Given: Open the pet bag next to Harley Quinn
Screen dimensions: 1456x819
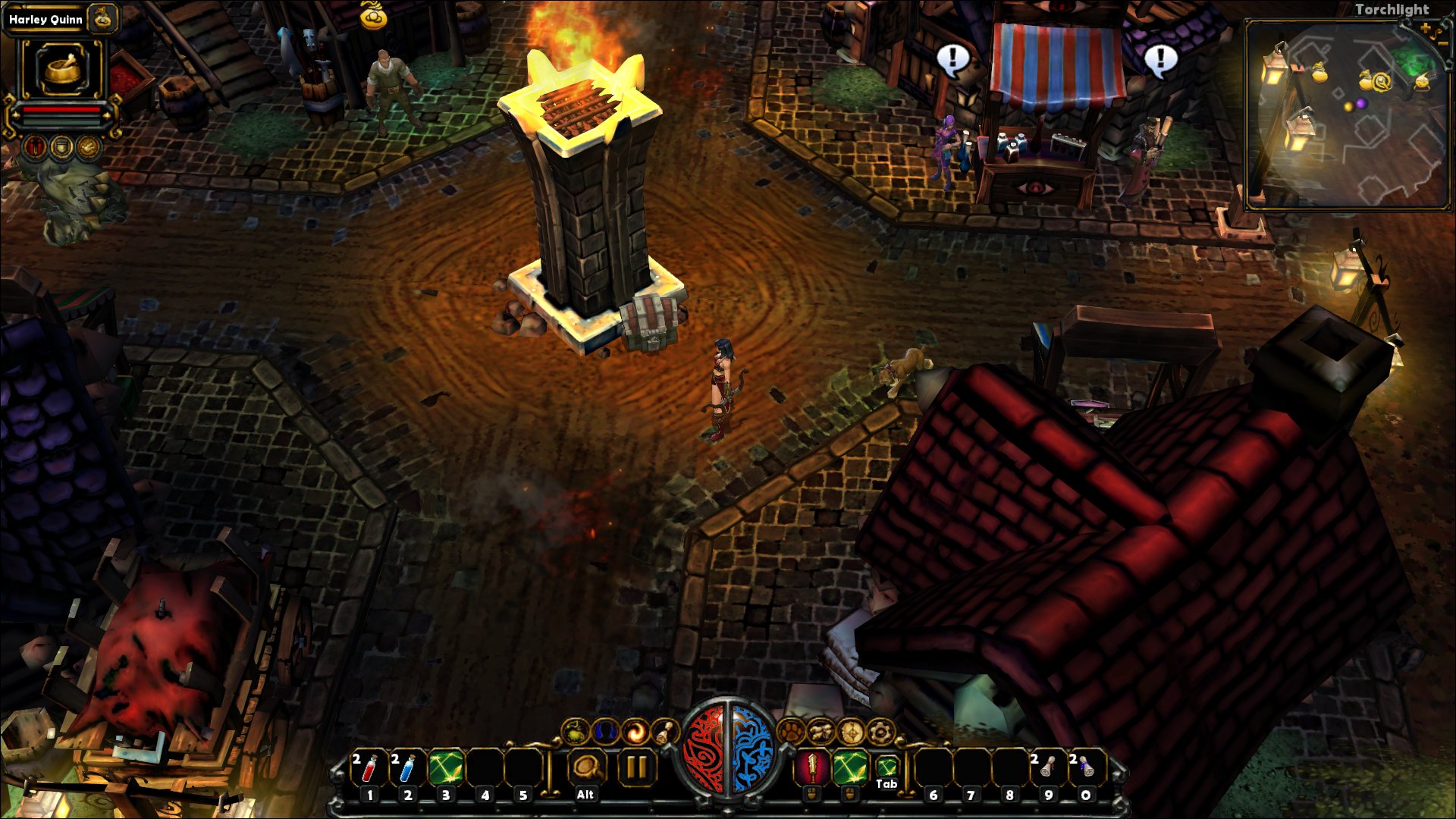Looking at the screenshot, I should [x=102, y=19].
